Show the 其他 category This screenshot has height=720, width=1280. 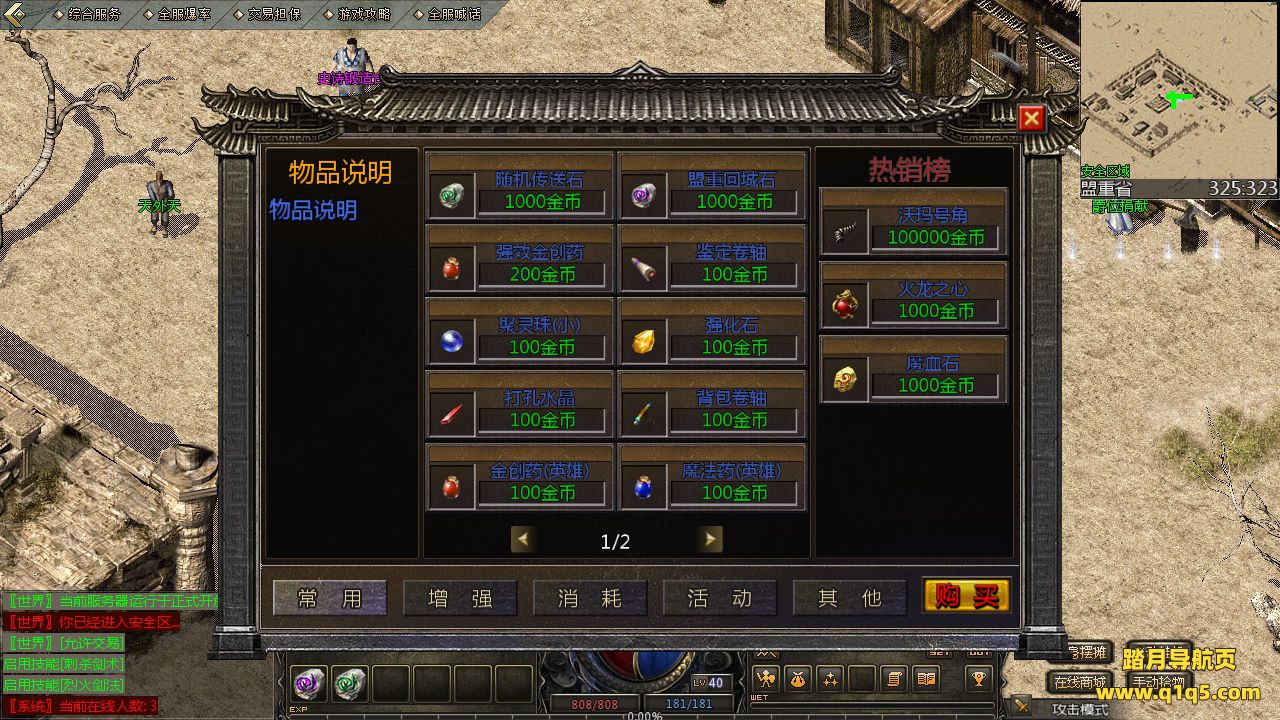[850, 598]
